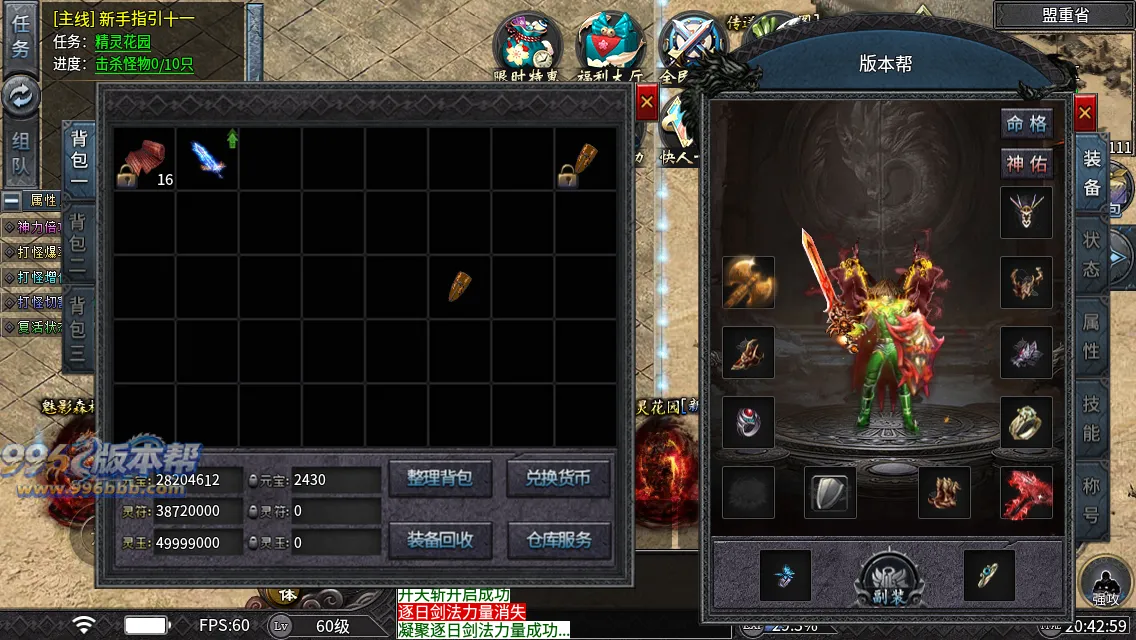Viewport: 1136px width, 640px height.
Task: Close the backpack window
Action: pos(646,102)
